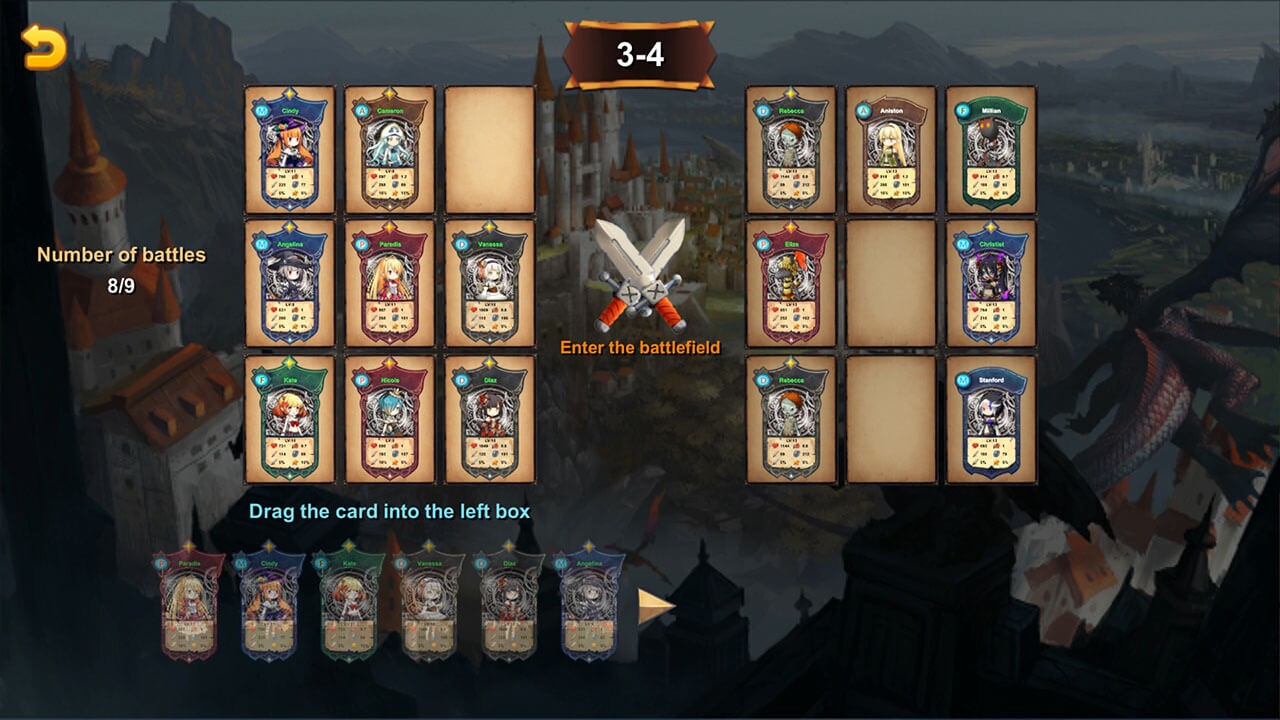The image size is (1280, 720).
Task: Click the crossed swords to enter battlefield
Action: 640,270
